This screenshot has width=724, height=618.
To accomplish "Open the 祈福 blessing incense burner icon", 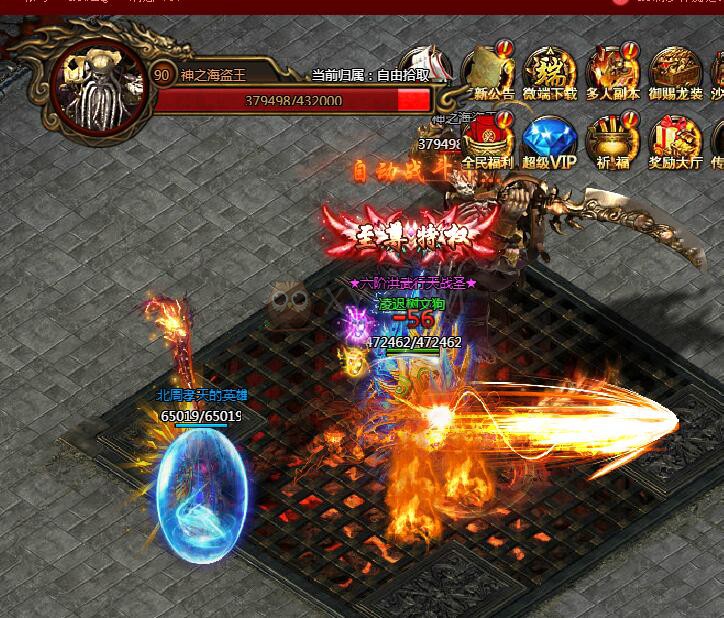I will click(611, 139).
